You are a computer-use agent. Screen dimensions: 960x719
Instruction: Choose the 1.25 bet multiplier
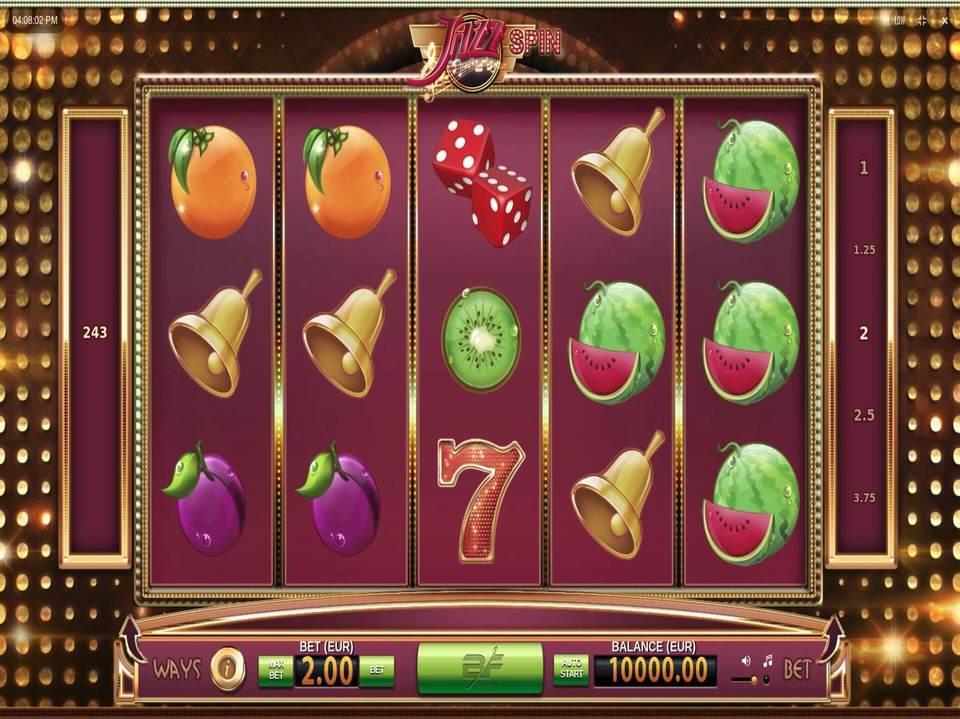point(864,250)
